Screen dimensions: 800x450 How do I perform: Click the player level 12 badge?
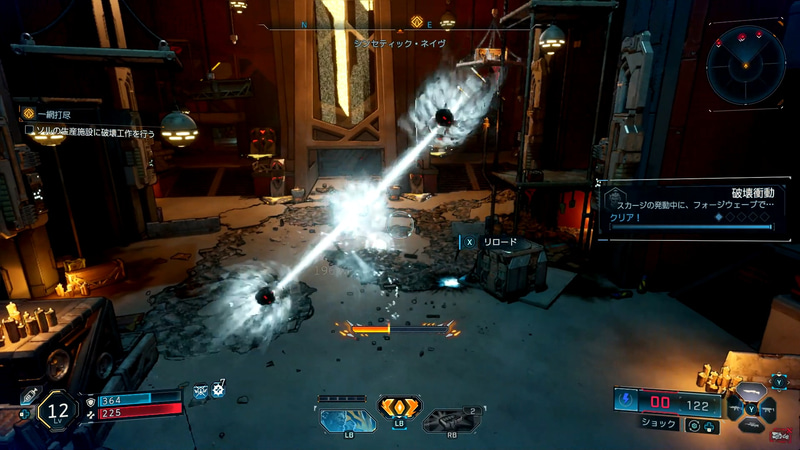click(x=59, y=410)
